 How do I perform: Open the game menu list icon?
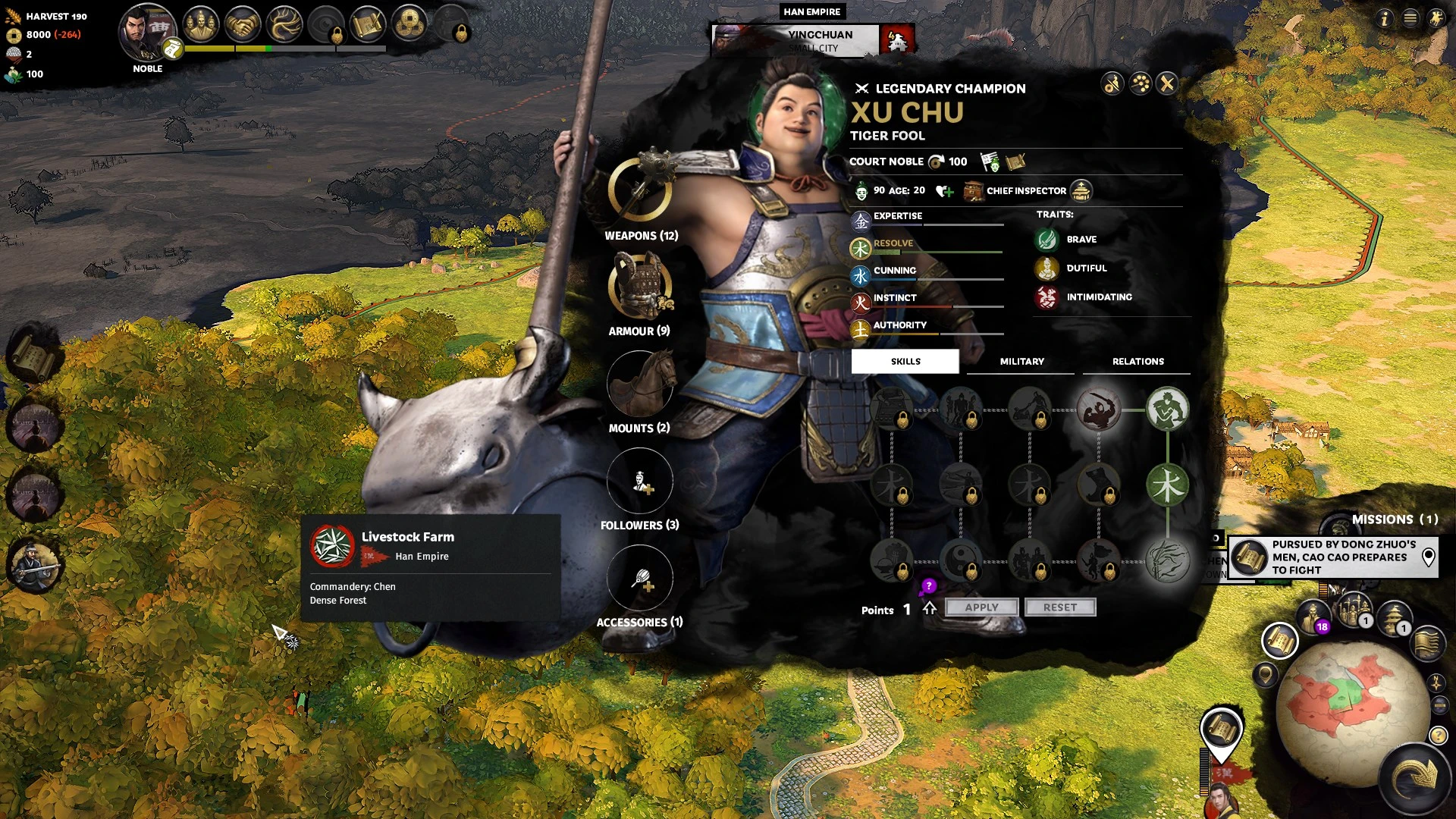pos(1410,18)
